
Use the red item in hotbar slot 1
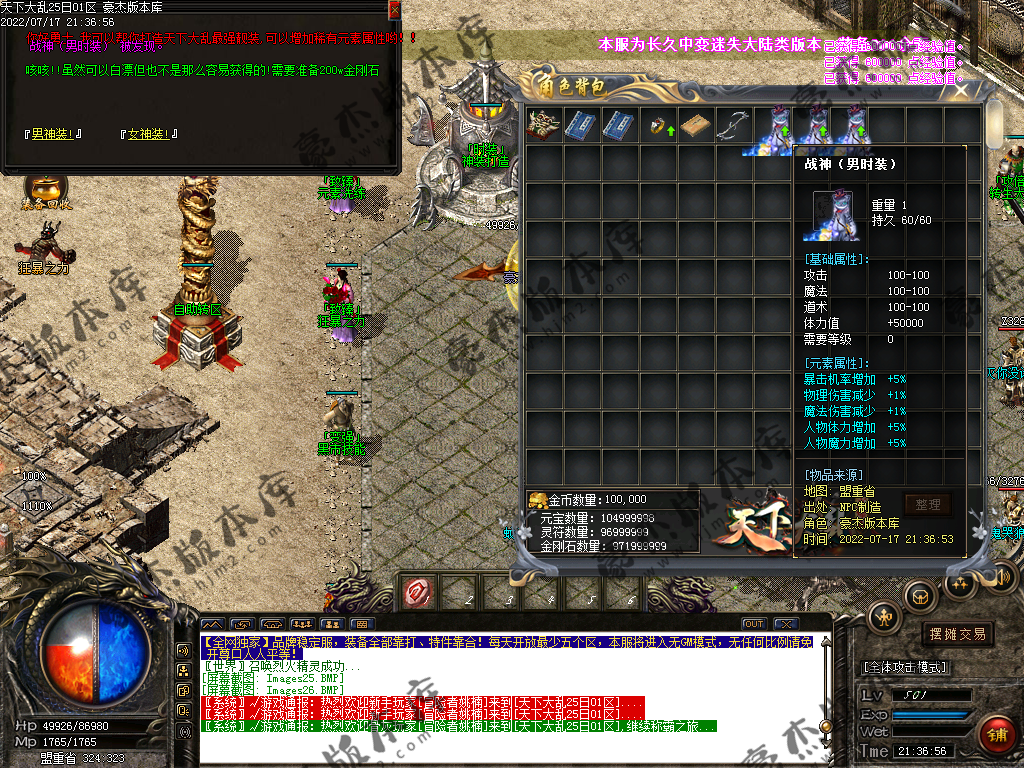(x=418, y=593)
